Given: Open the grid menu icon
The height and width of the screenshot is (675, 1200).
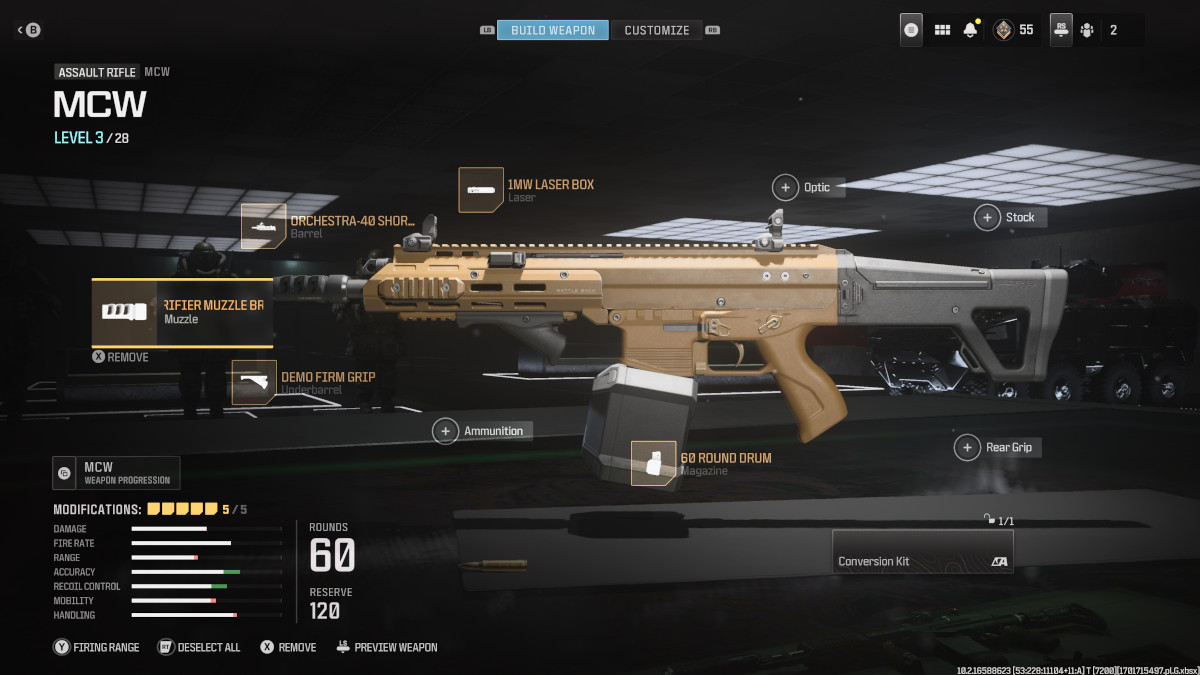Looking at the screenshot, I should 942,30.
